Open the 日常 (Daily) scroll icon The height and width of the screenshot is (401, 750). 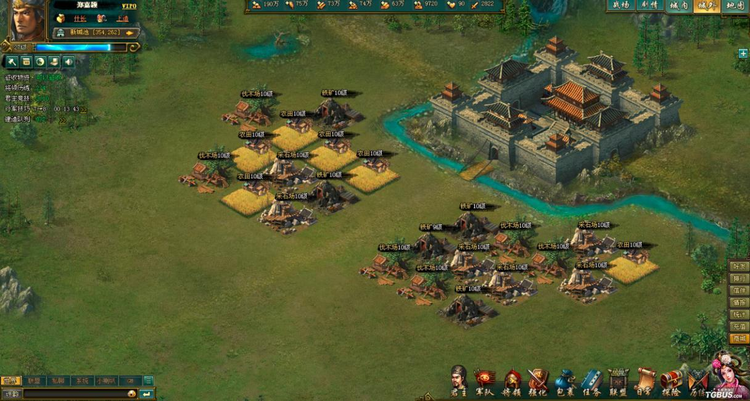645,379
